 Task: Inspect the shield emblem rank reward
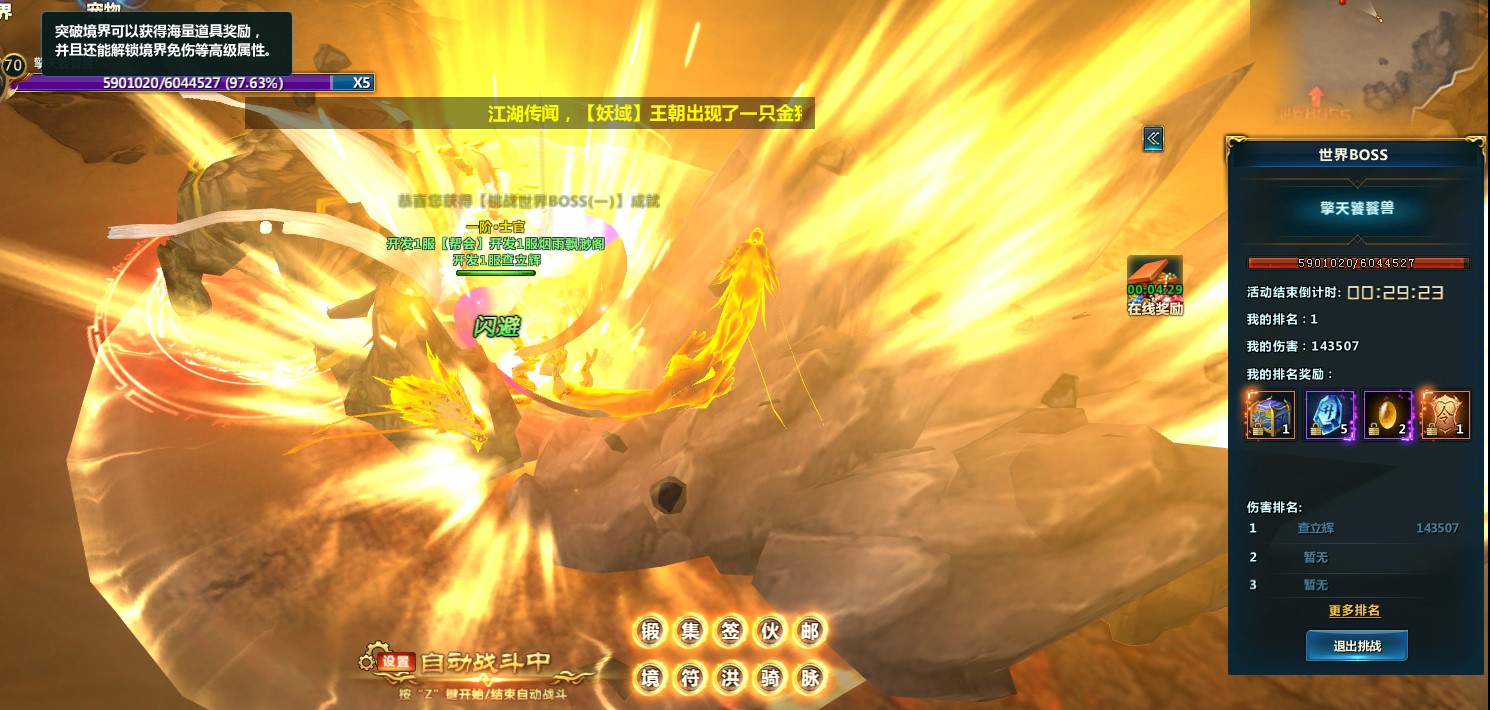point(1445,415)
